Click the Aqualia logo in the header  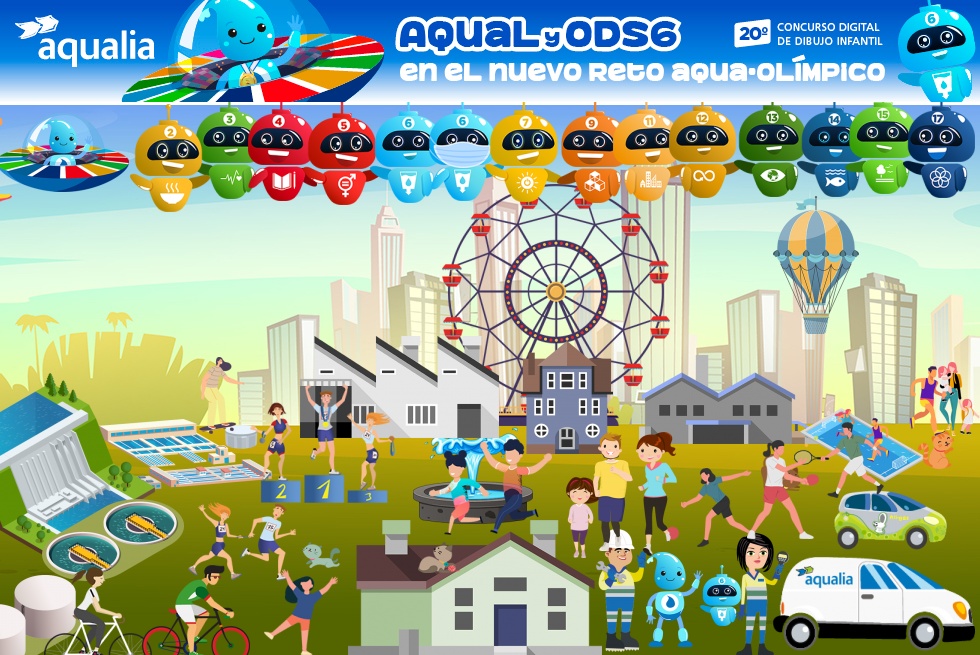point(85,40)
